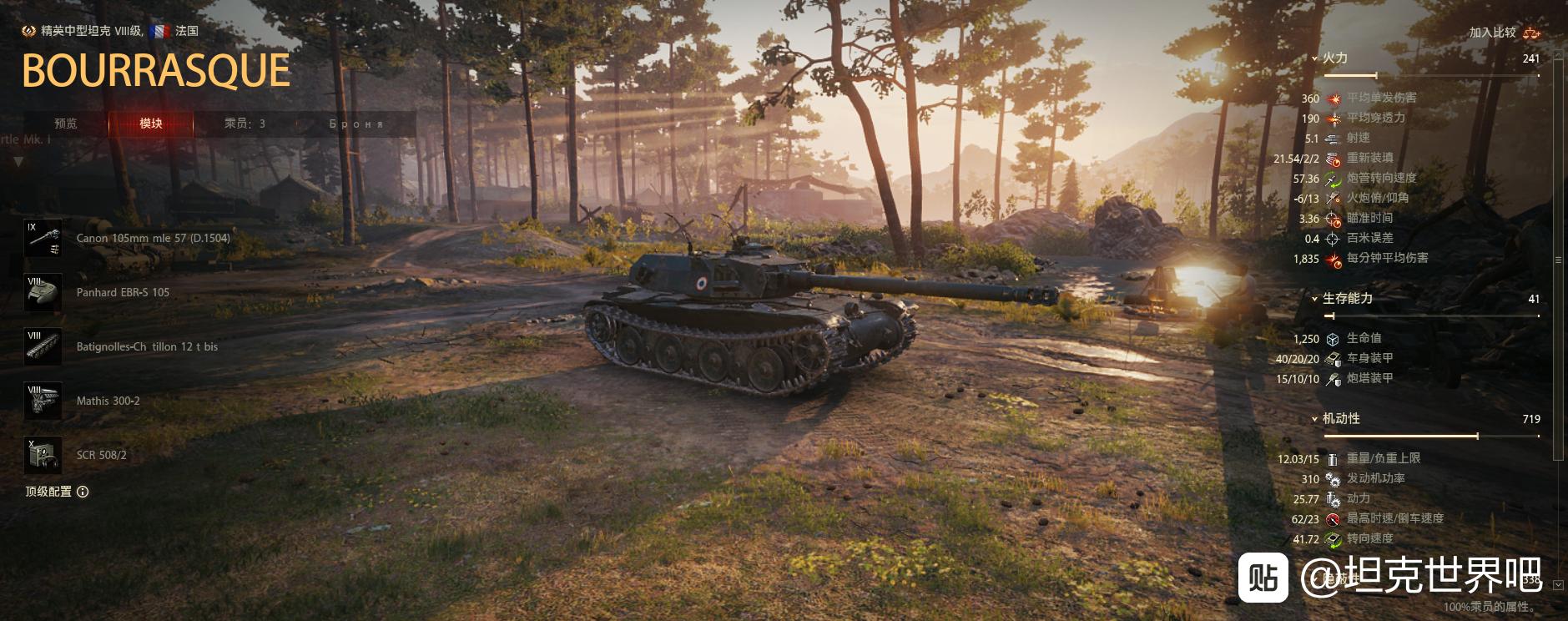The width and height of the screenshot is (1568, 621).
Task: Select the Canon 105mm mle 57 gun module
Action: (43, 239)
